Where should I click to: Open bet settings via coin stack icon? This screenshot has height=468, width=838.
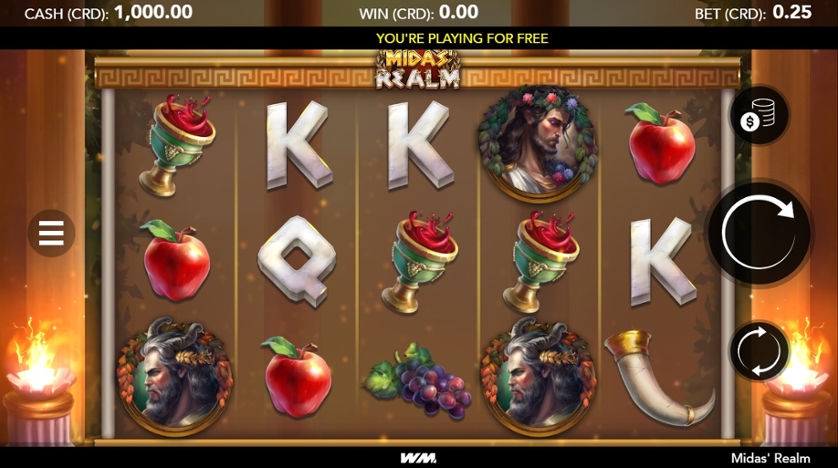pyautogui.click(x=759, y=117)
